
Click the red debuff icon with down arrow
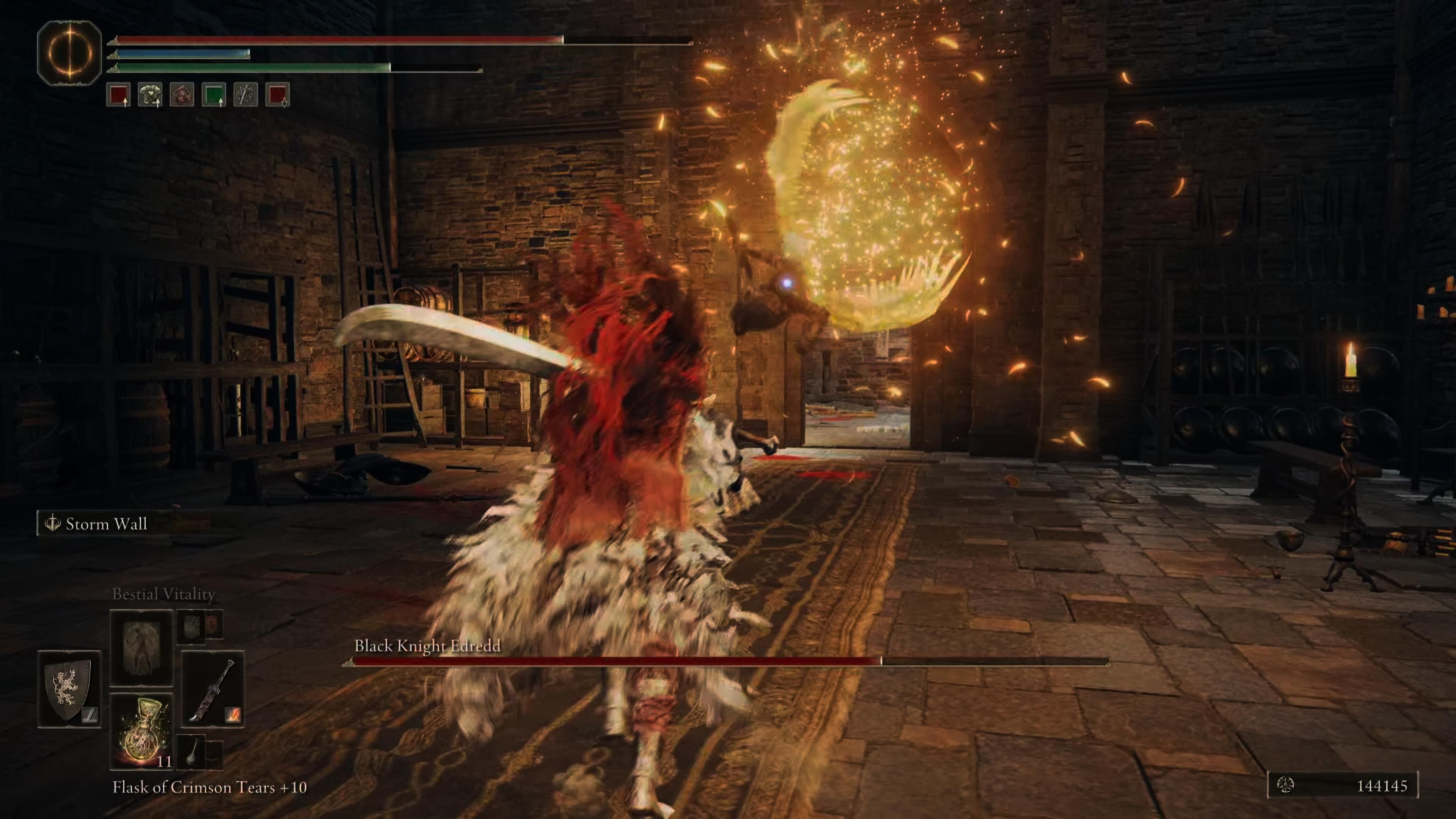coord(278,94)
